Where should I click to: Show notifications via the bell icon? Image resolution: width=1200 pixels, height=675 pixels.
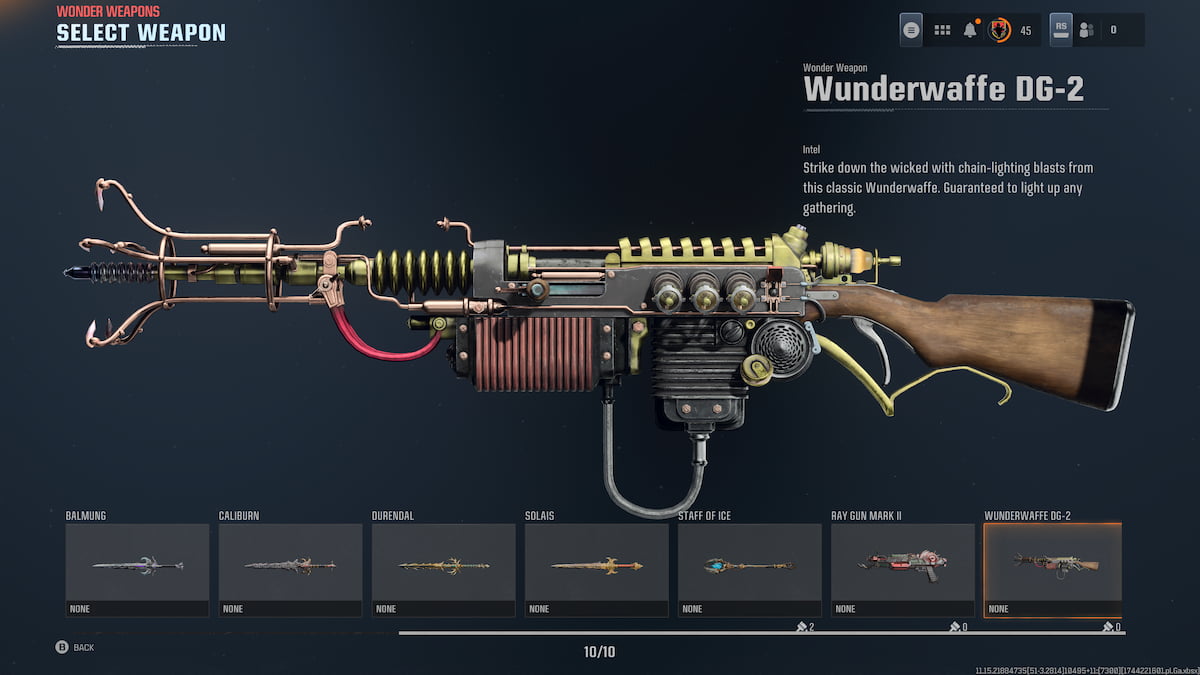(969, 30)
